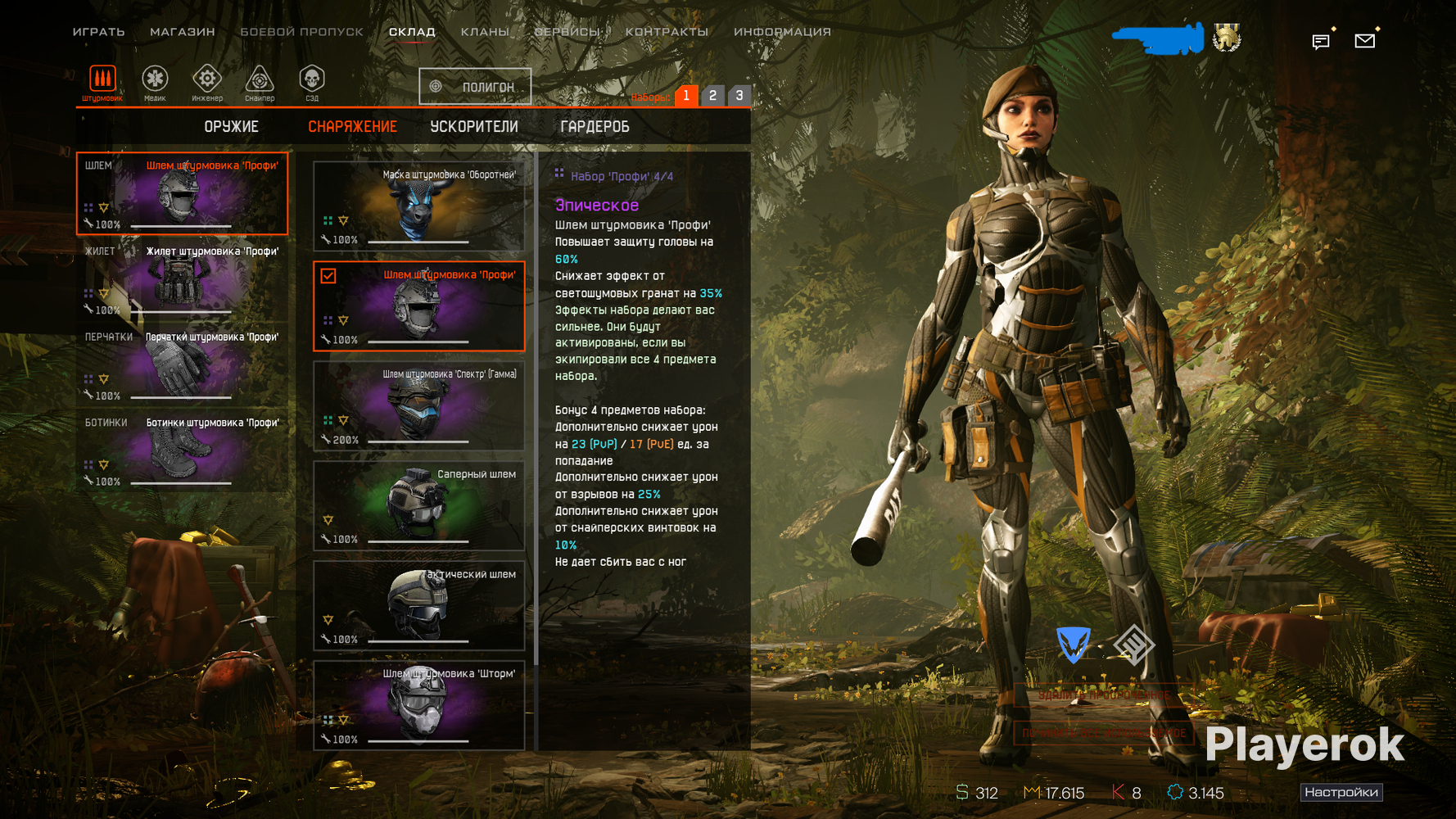Image resolution: width=1456 pixels, height=819 pixels.
Task: Open the Играть menu
Action: coord(98,32)
